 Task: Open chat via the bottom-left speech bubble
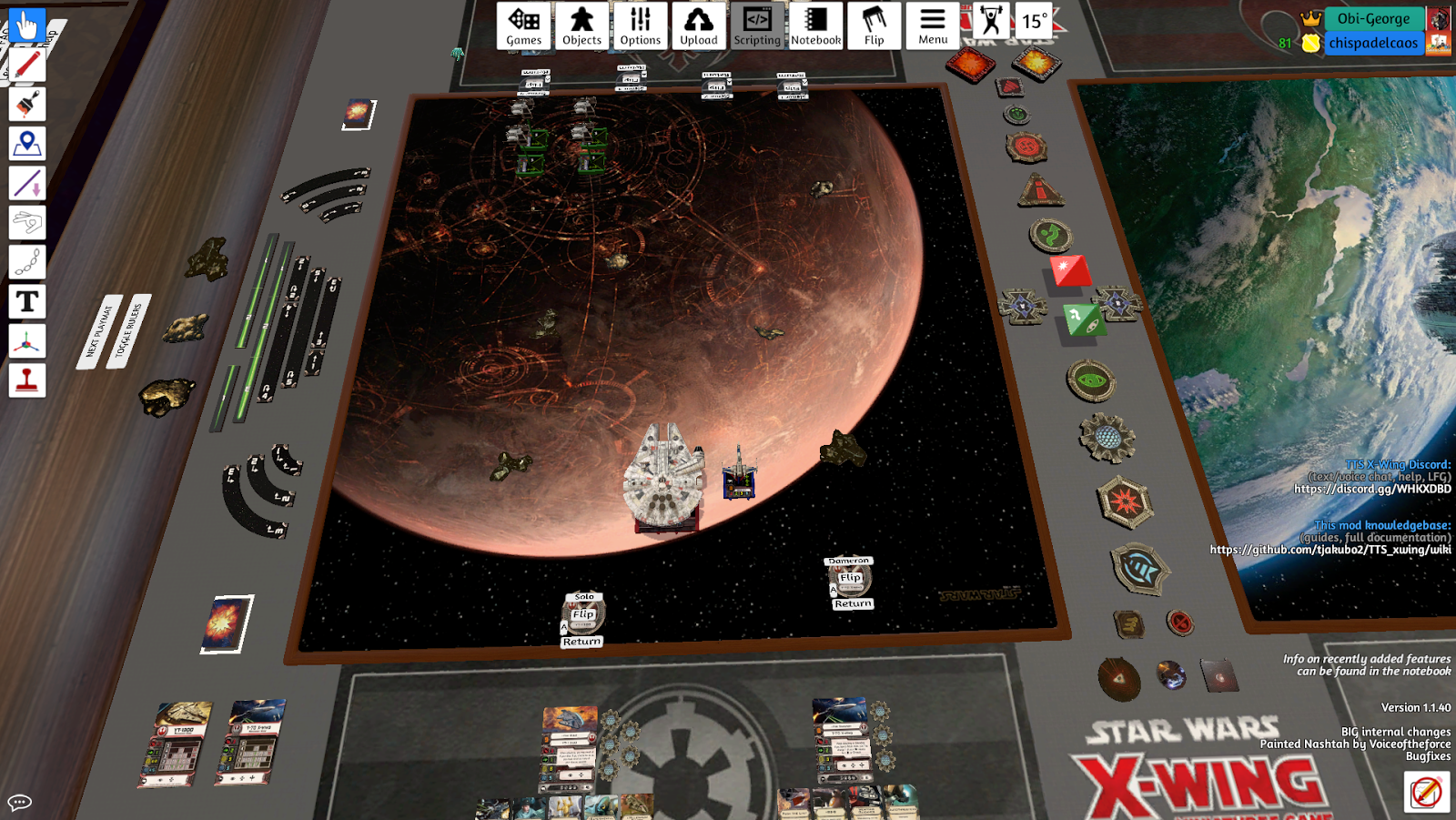coord(18,802)
